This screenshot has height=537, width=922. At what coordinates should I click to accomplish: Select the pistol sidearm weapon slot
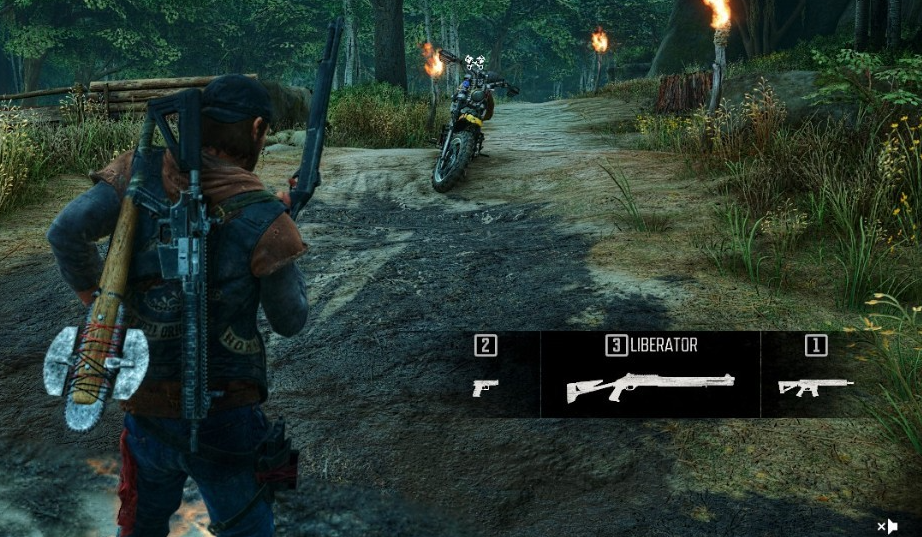[486, 387]
